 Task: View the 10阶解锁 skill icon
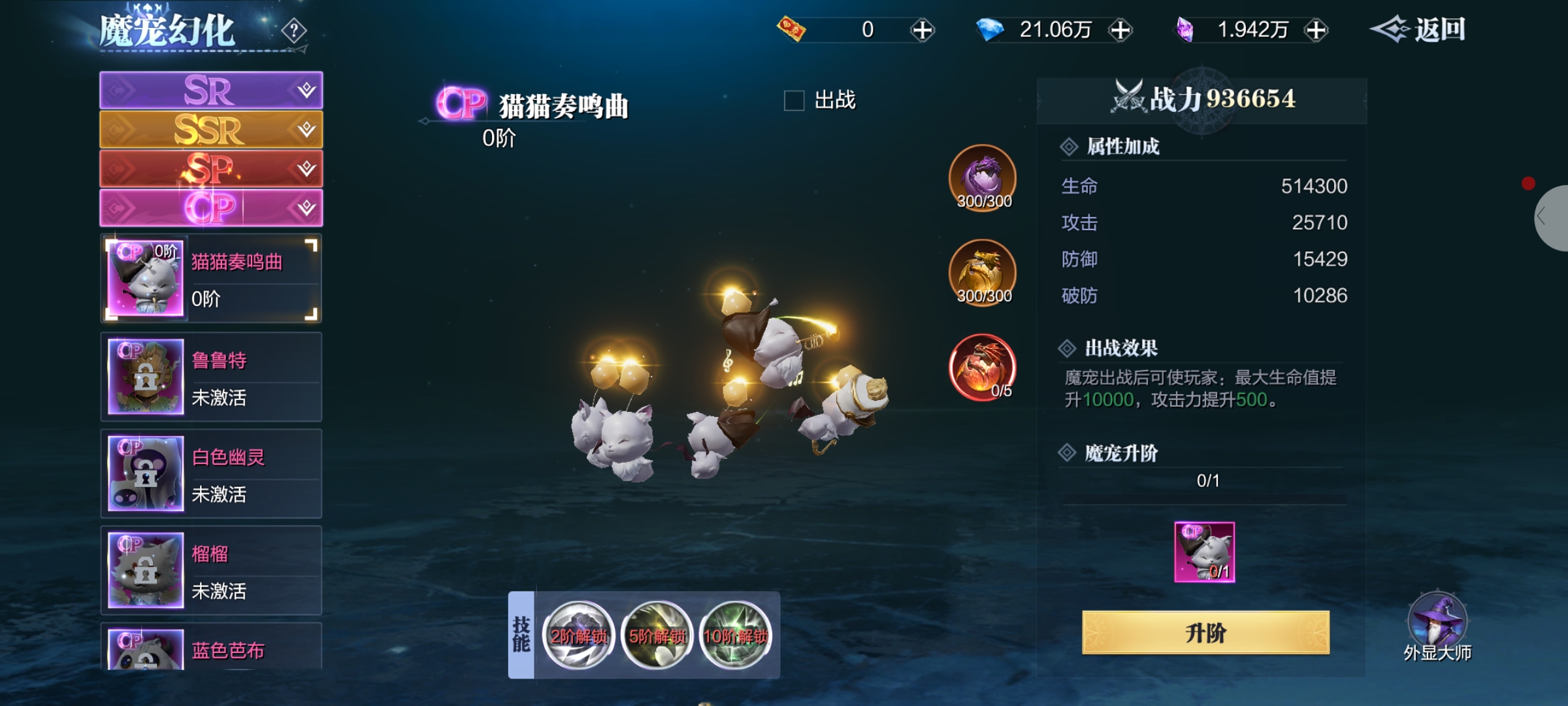[x=735, y=635]
